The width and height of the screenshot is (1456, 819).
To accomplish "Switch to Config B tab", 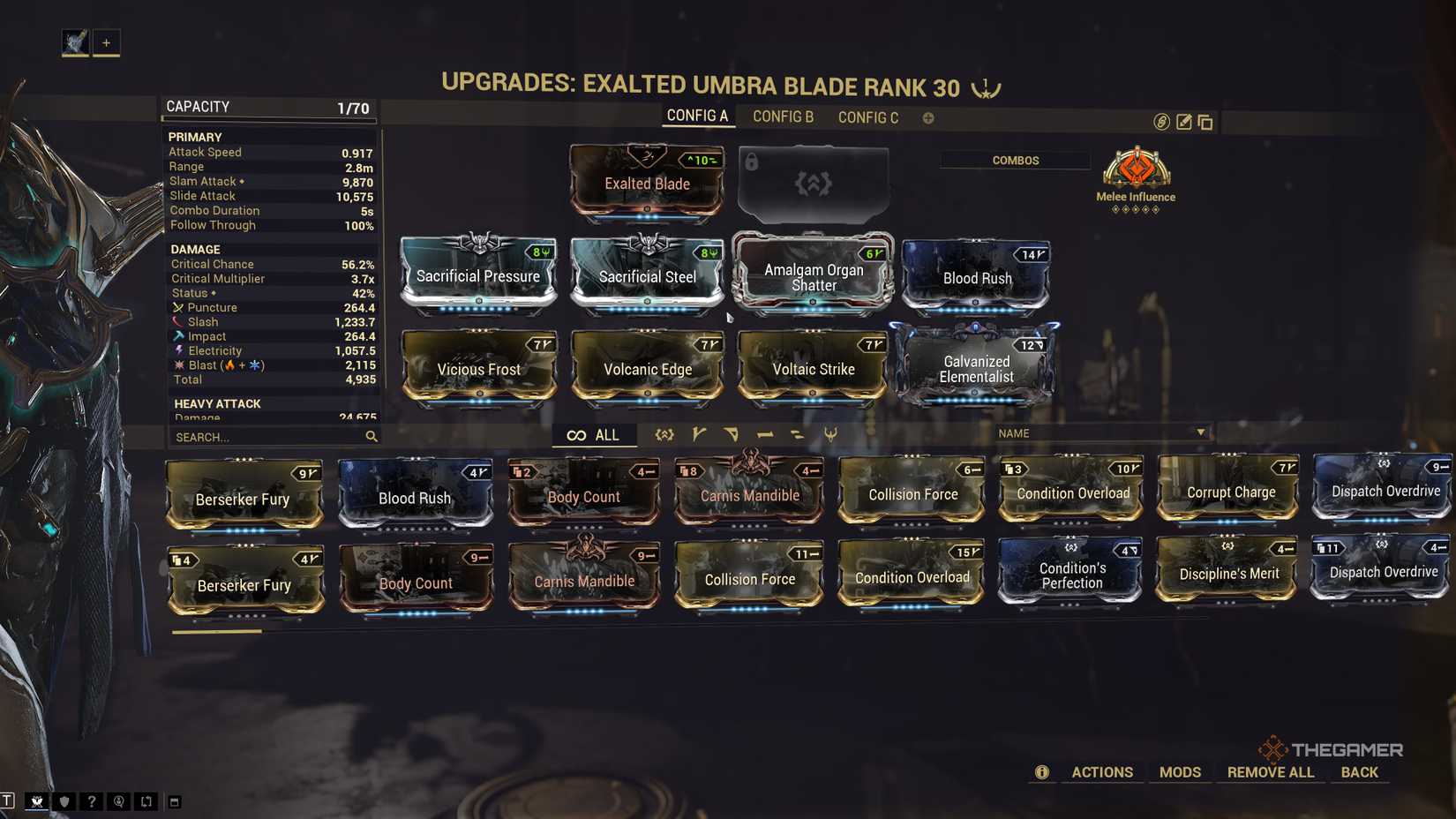I will pyautogui.click(x=782, y=116).
